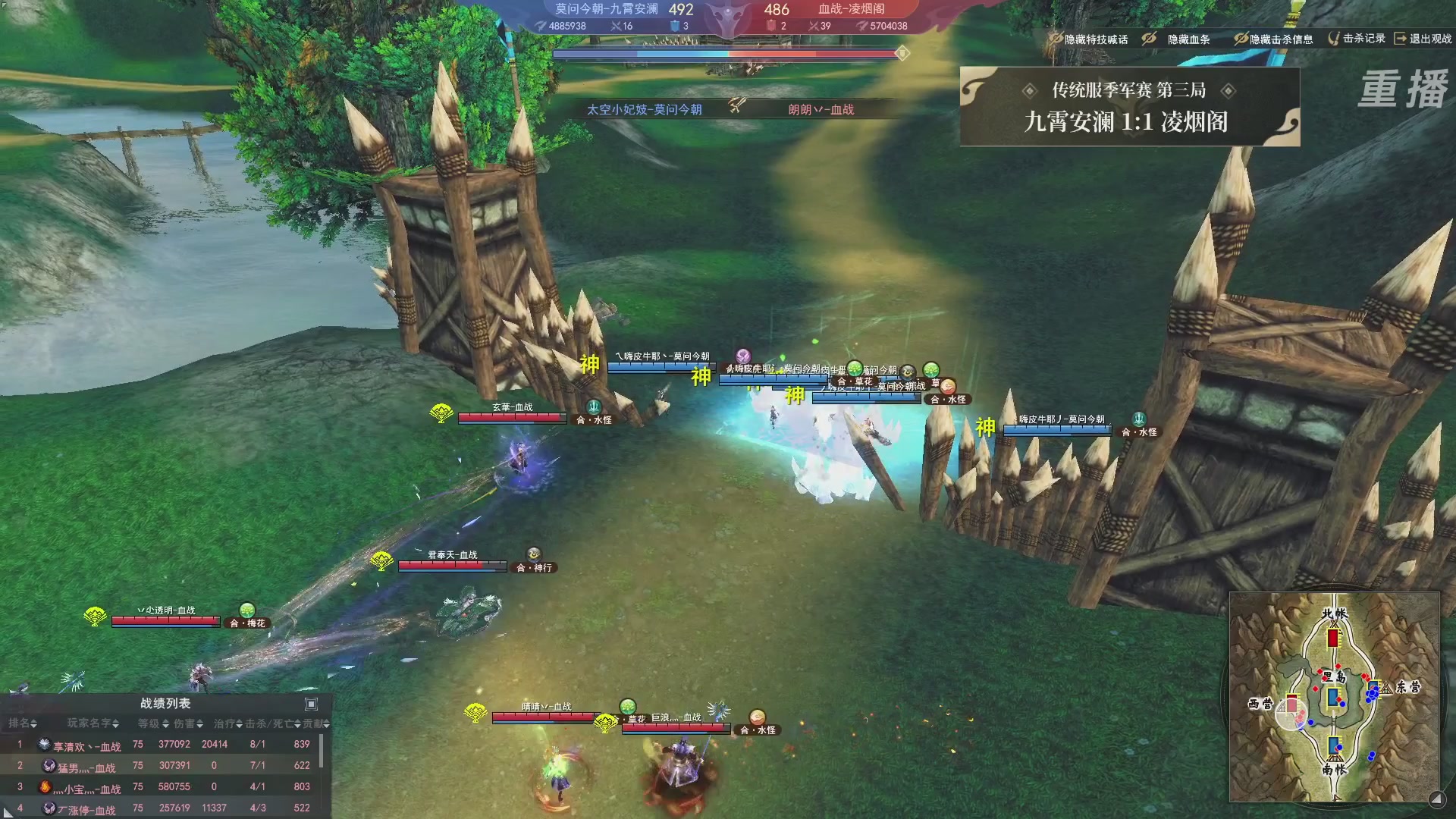Click the phoenix class icon beside 猛男-血战
Image resolution: width=1456 pixels, height=819 pixels.
pyautogui.click(x=47, y=766)
